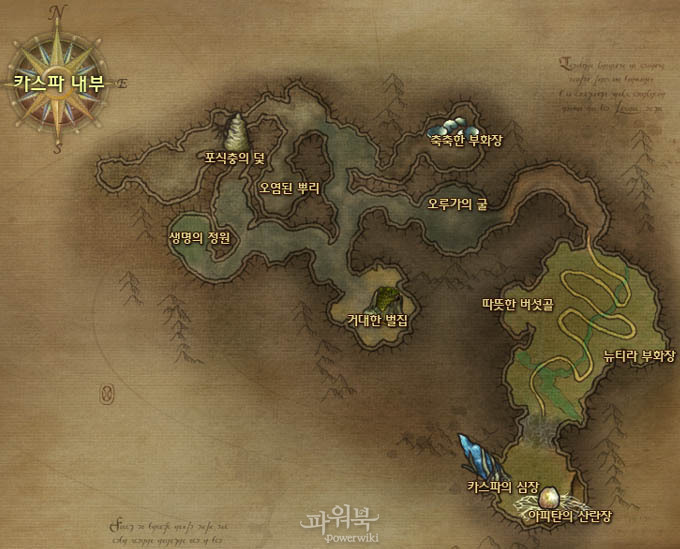Choose the 오염된 뿌리 area label
The height and width of the screenshot is (549, 680).
(288, 187)
